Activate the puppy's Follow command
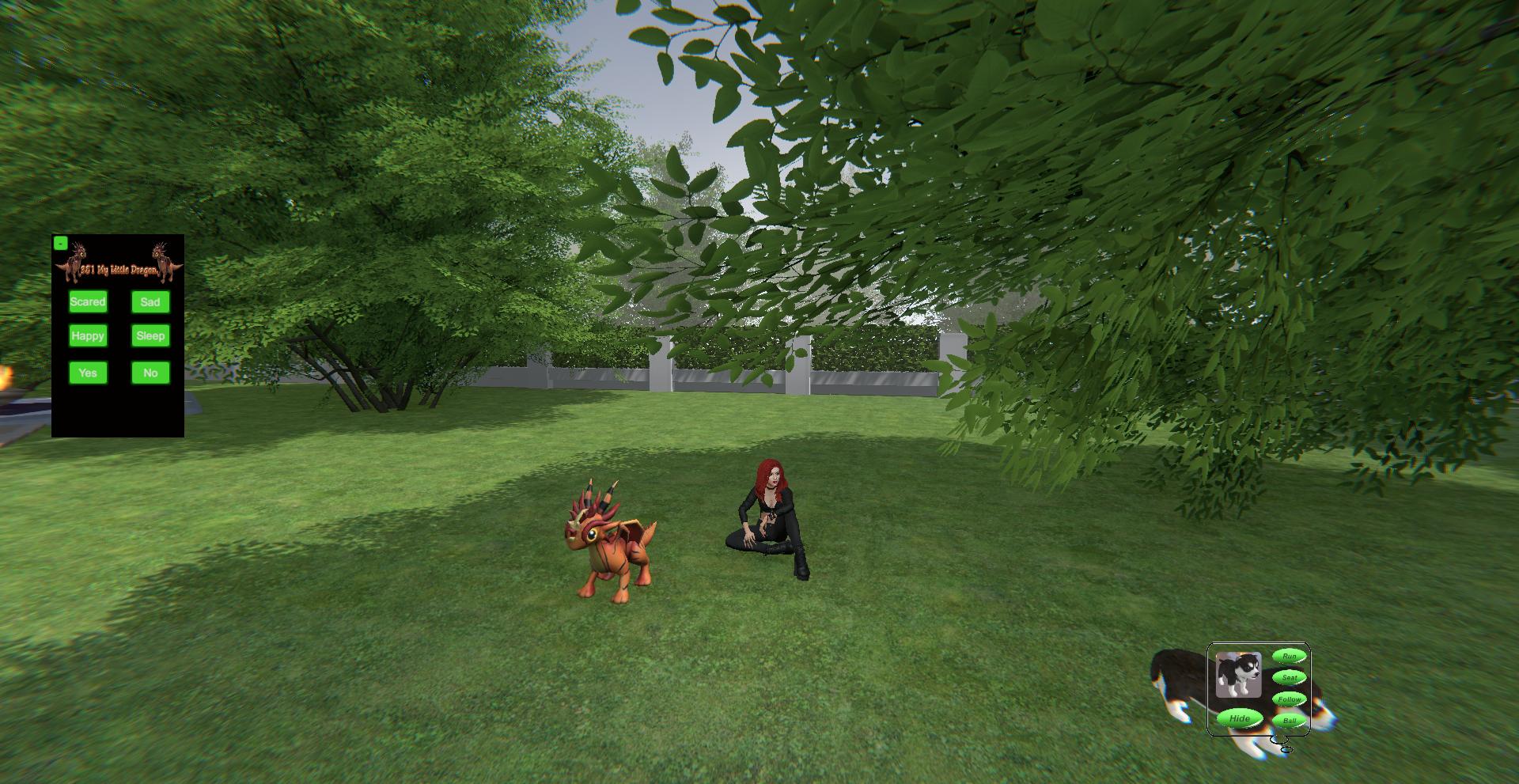Screen dimensions: 1519x784 (1289, 699)
